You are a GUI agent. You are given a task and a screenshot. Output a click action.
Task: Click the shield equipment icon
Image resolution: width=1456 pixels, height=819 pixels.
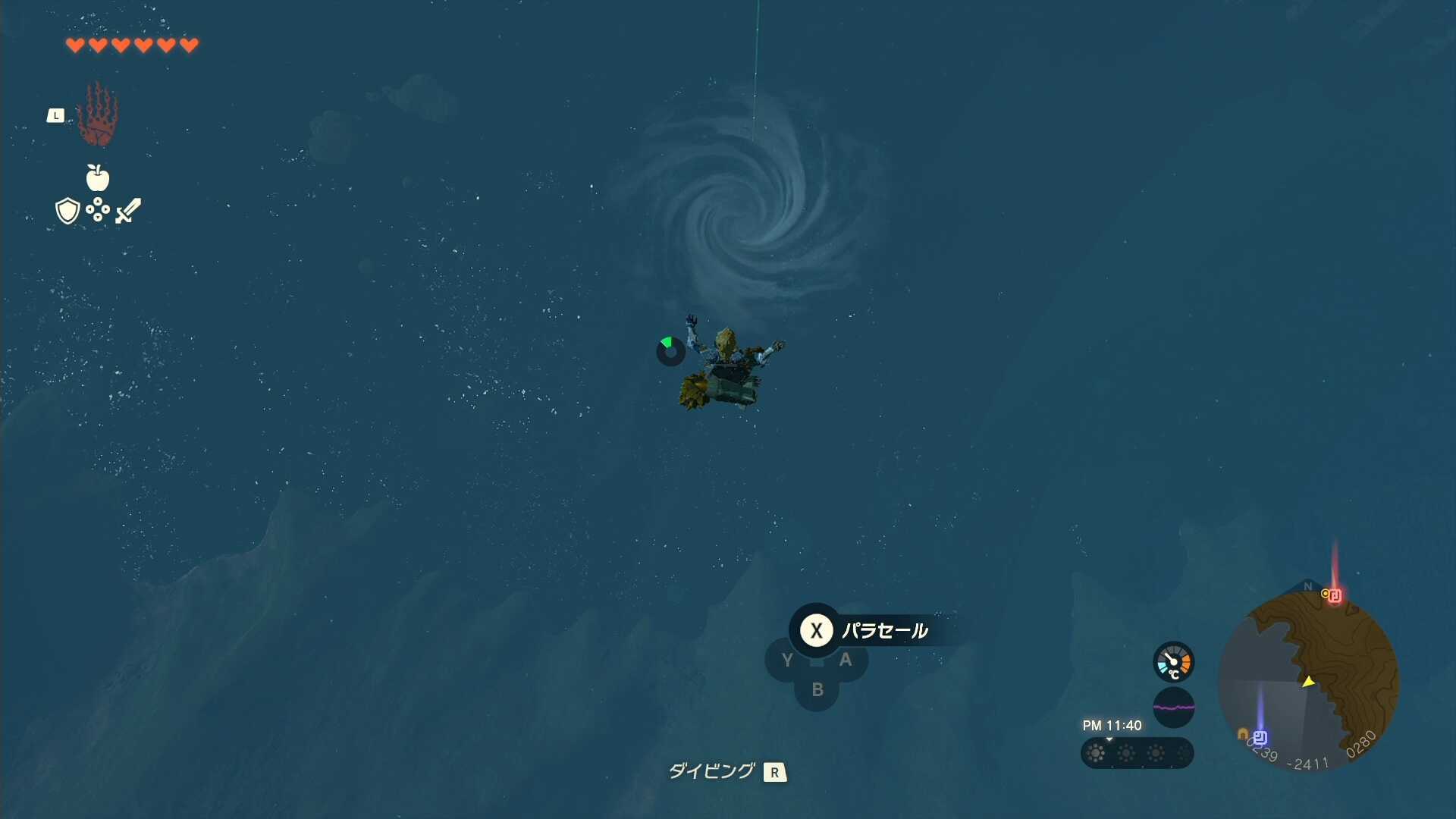pos(67,210)
